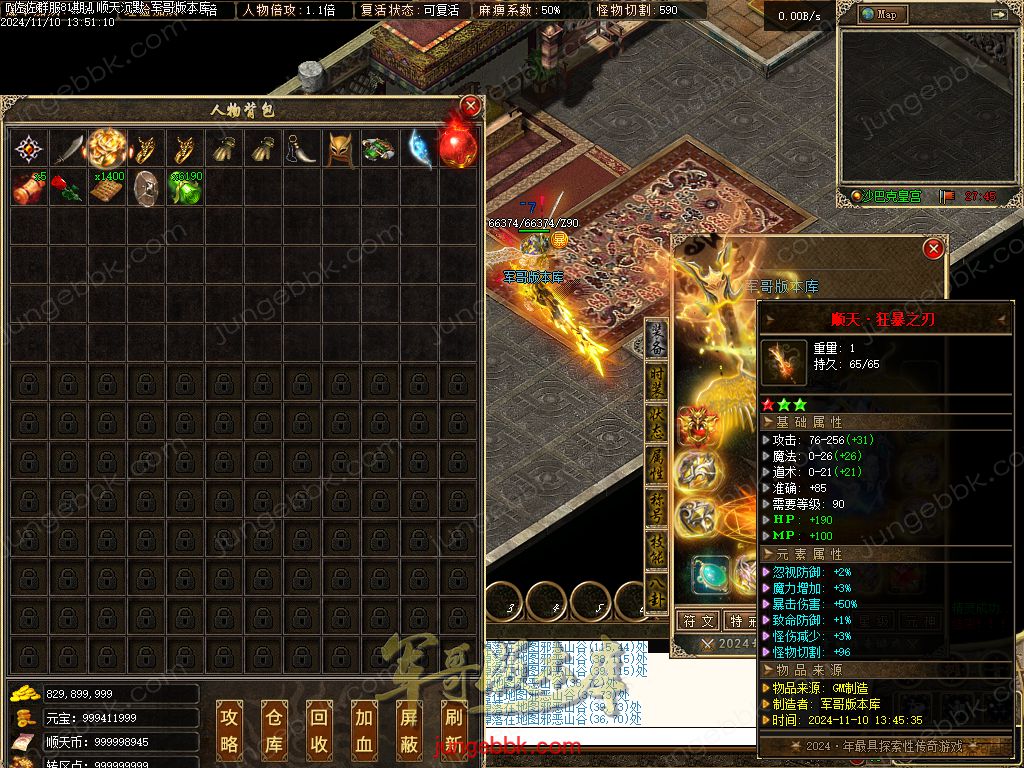
Task: Close the character backpack window
Action: 470,105
